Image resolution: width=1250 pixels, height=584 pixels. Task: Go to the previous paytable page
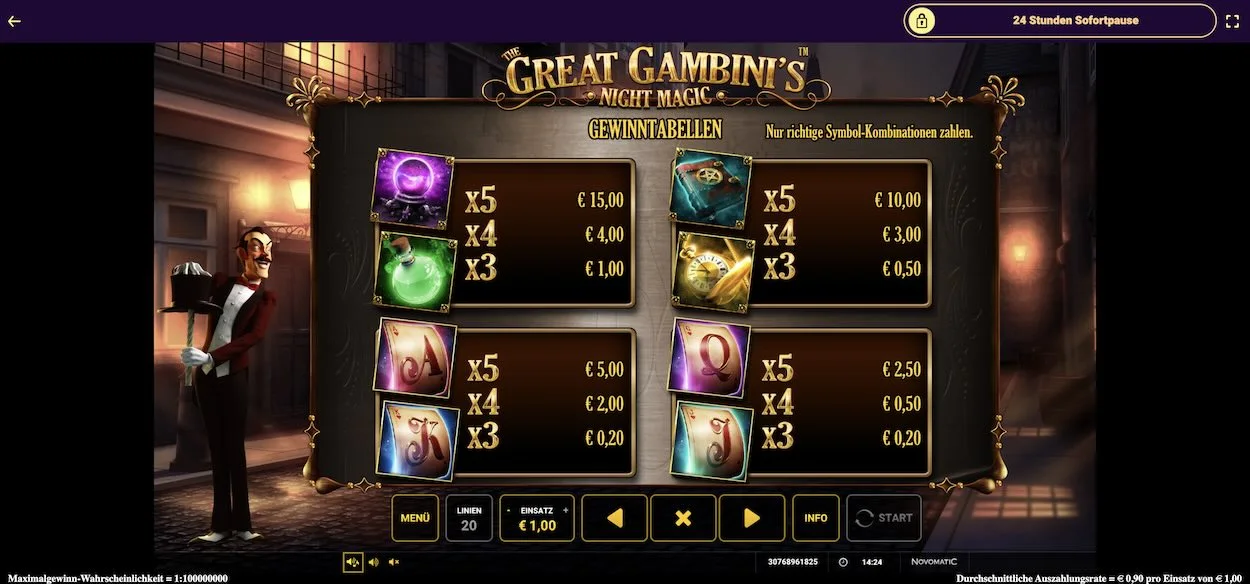[614, 518]
